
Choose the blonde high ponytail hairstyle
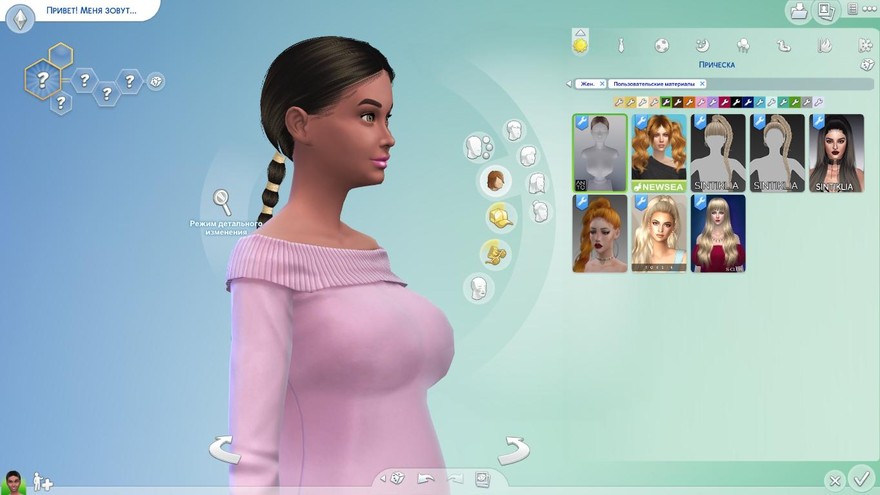coord(659,232)
